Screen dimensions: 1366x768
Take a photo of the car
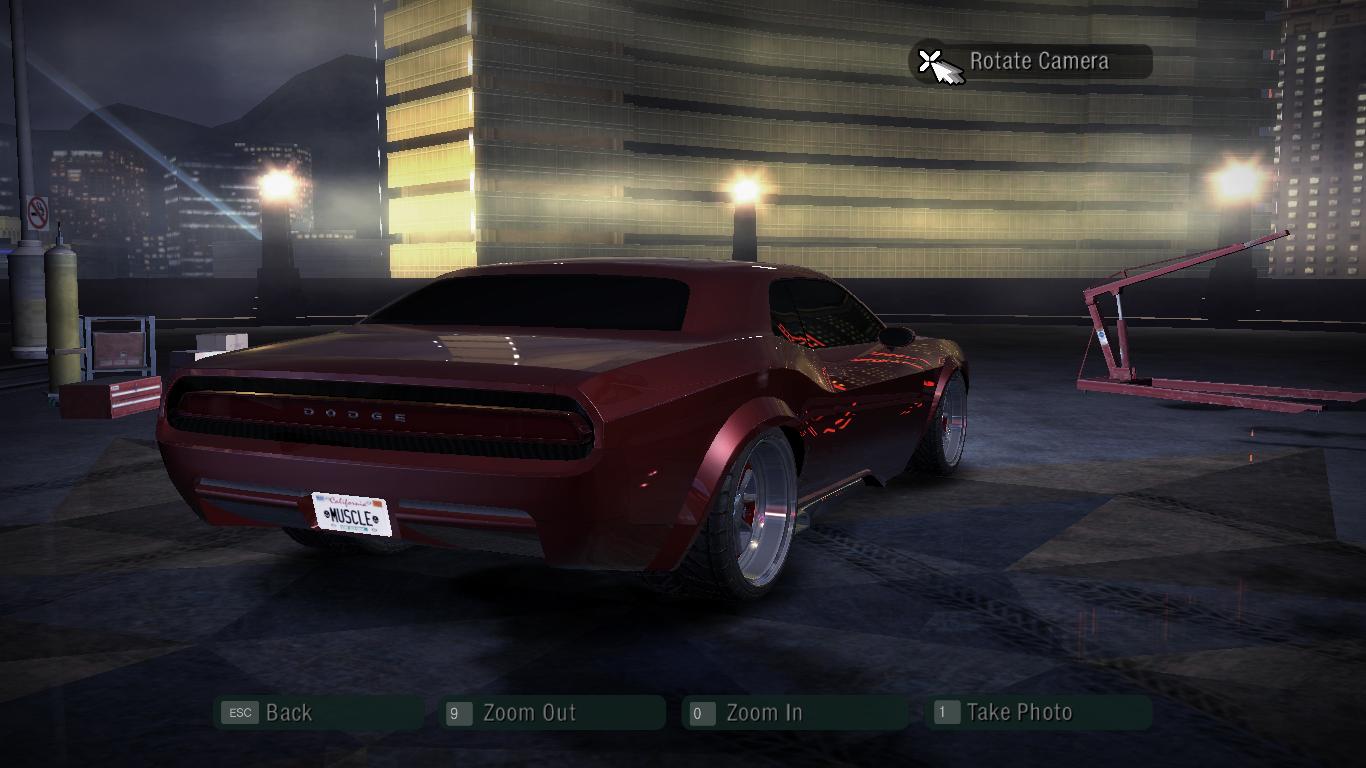1018,713
